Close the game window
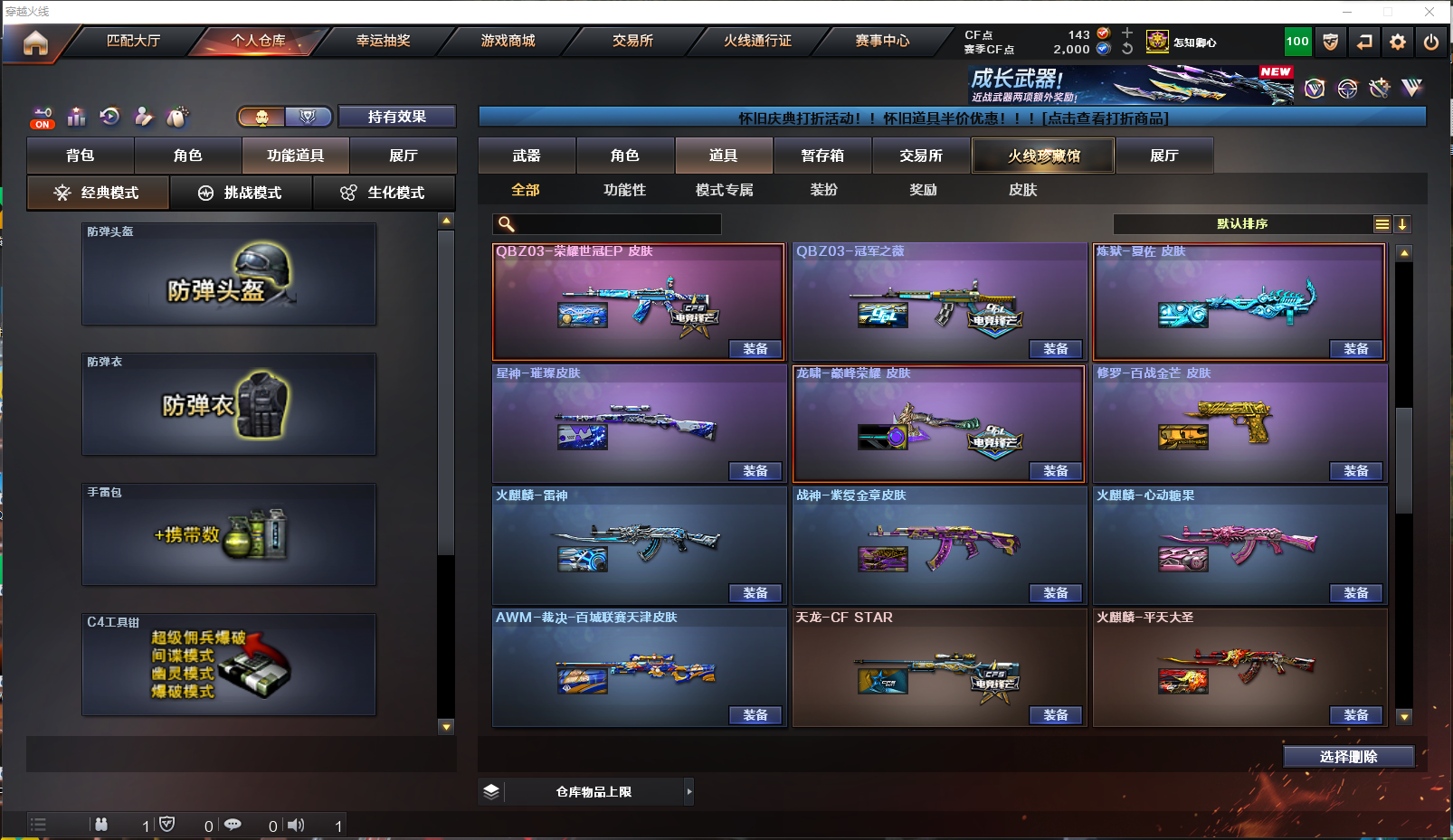This screenshot has width=1453, height=840. coord(1429,12)
